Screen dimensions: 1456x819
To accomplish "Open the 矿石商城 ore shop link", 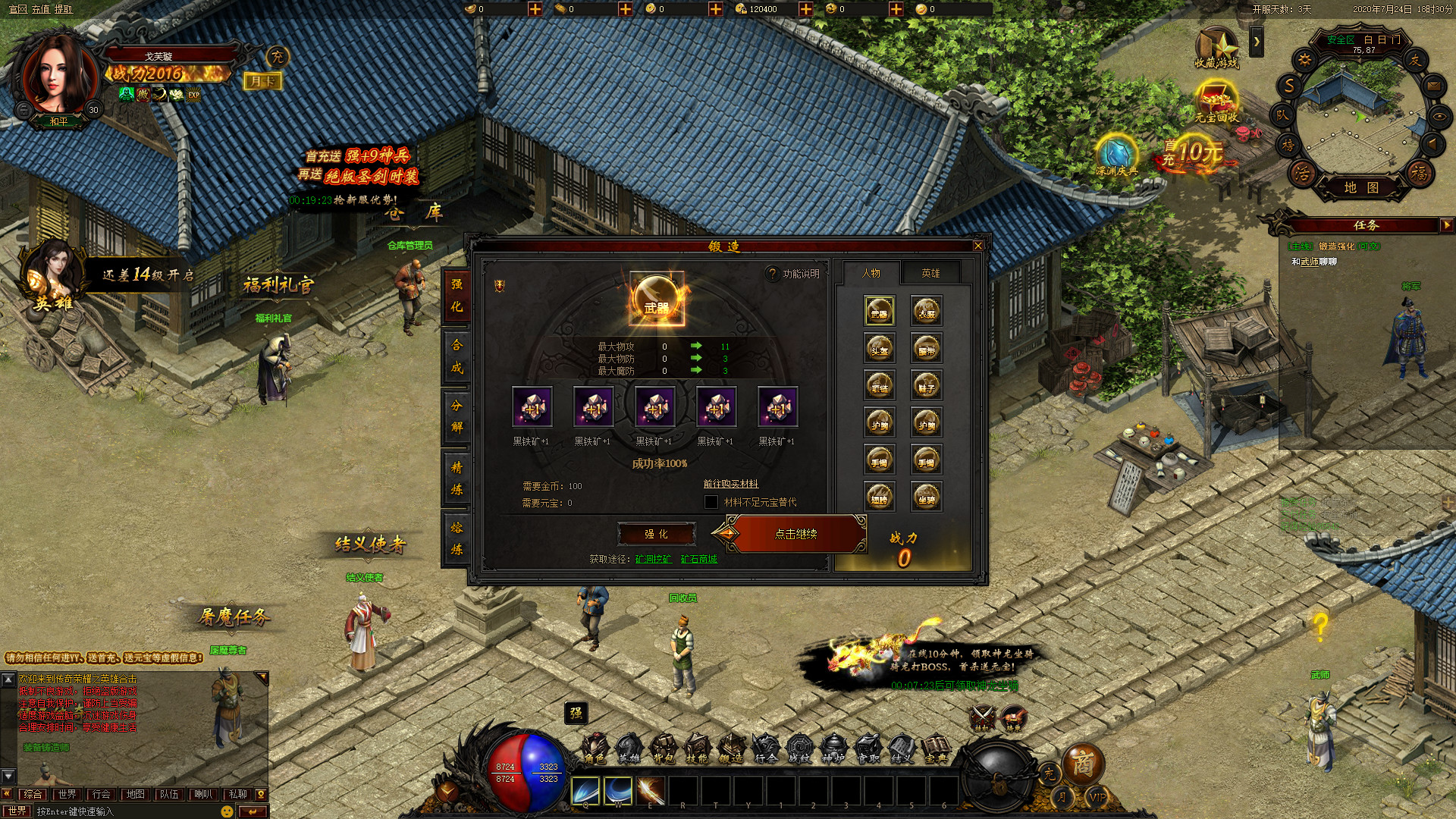I will point(698,559).
